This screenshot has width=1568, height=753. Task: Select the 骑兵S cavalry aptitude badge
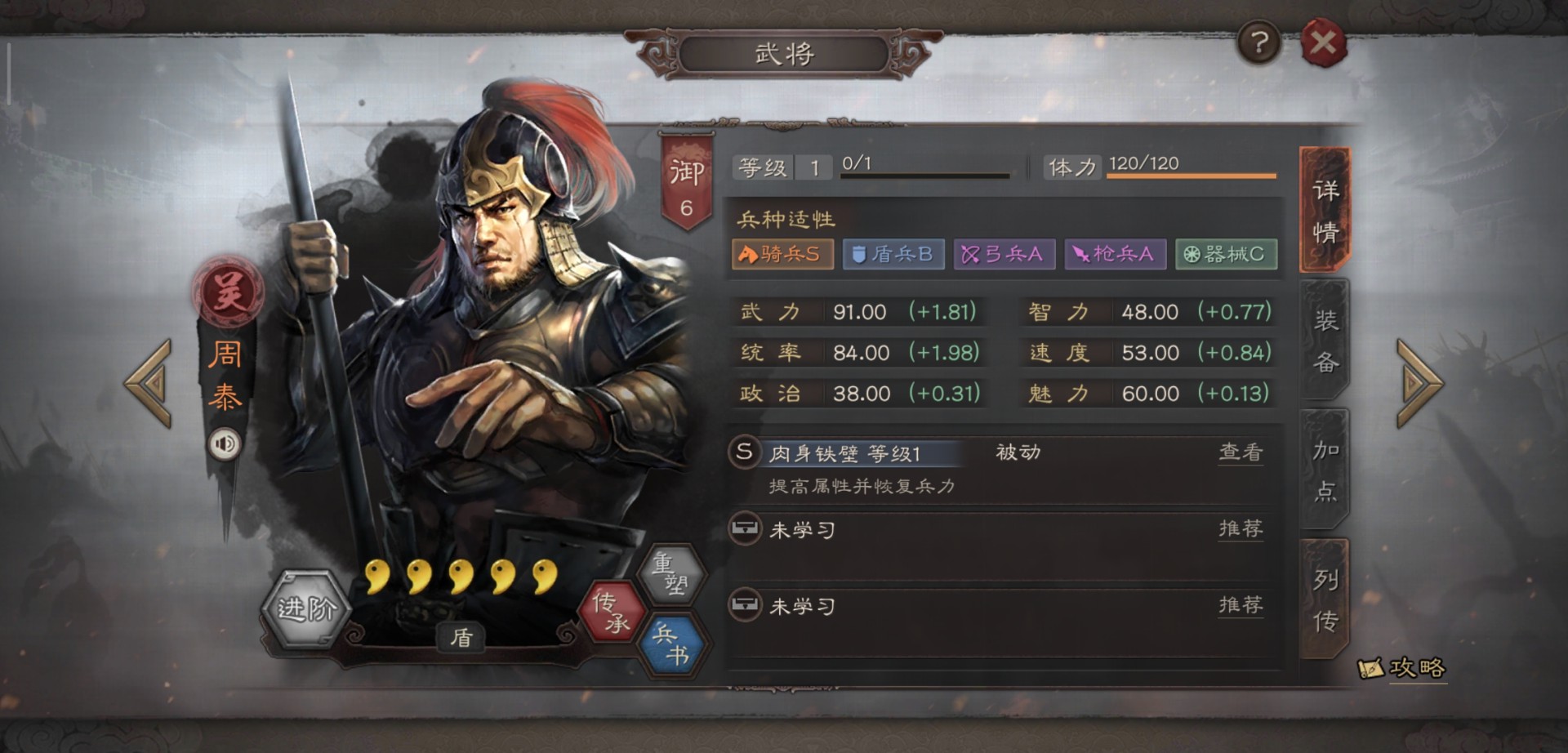pos(782,254)
